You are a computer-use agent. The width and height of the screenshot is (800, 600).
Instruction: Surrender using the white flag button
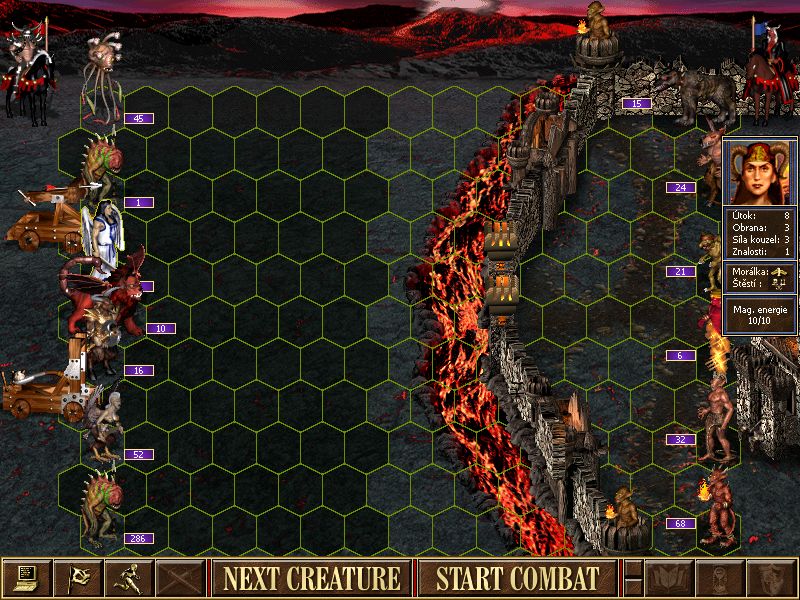pyautogui.click(x=79, y=577)
